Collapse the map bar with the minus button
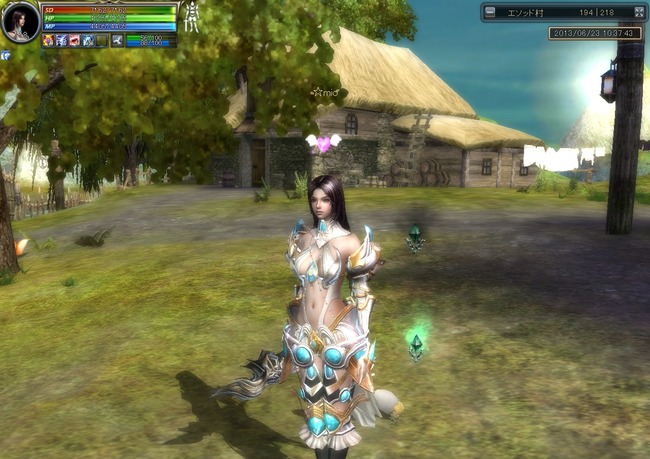Viewport: 650px width, 459px height. pos(490,13)
